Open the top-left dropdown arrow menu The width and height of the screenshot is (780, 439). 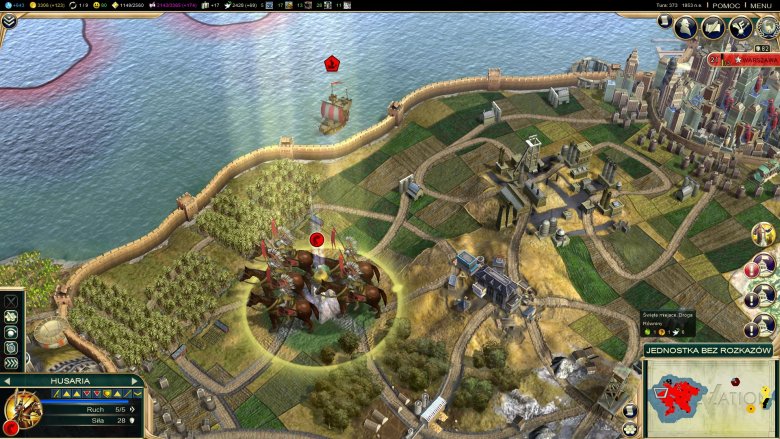point(9,20)
